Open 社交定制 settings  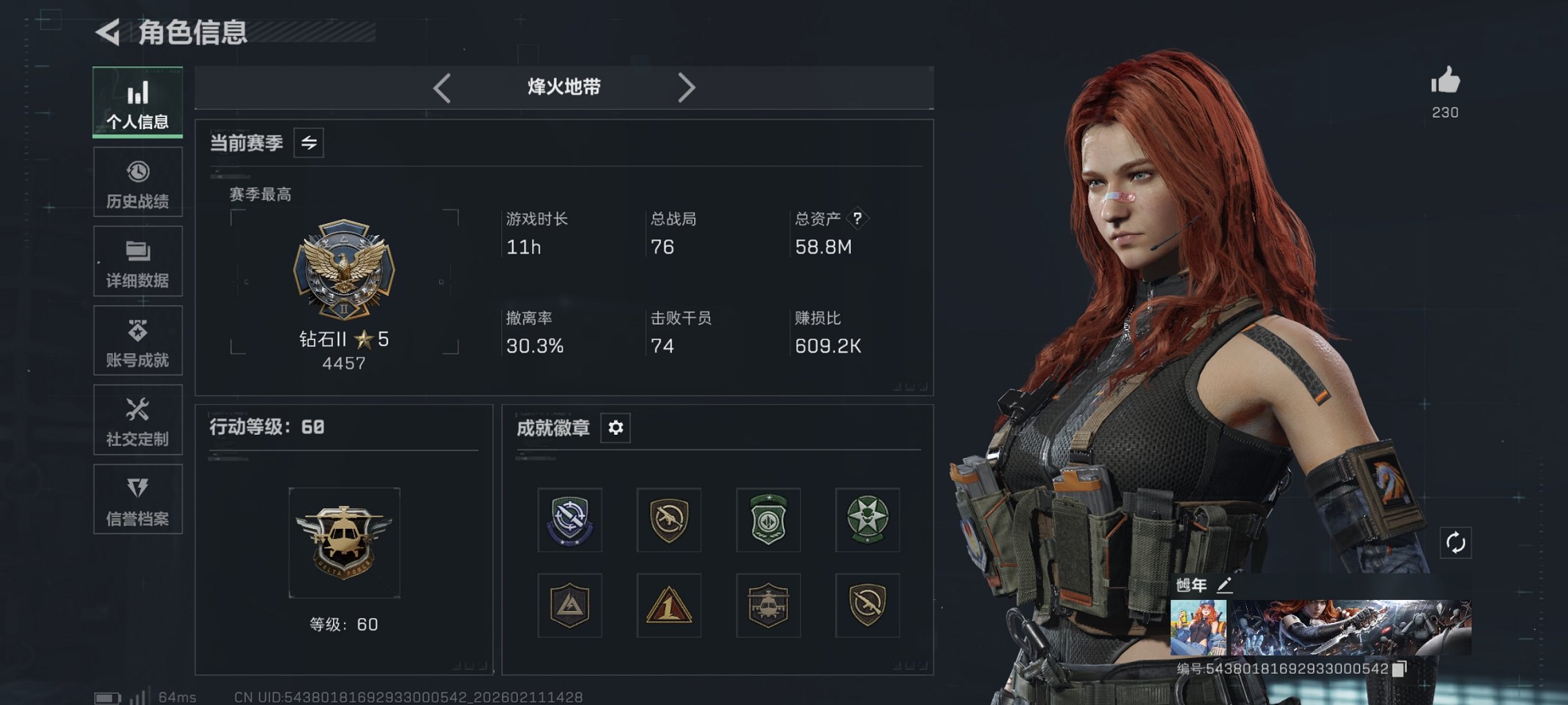click(x=137, y=420)
